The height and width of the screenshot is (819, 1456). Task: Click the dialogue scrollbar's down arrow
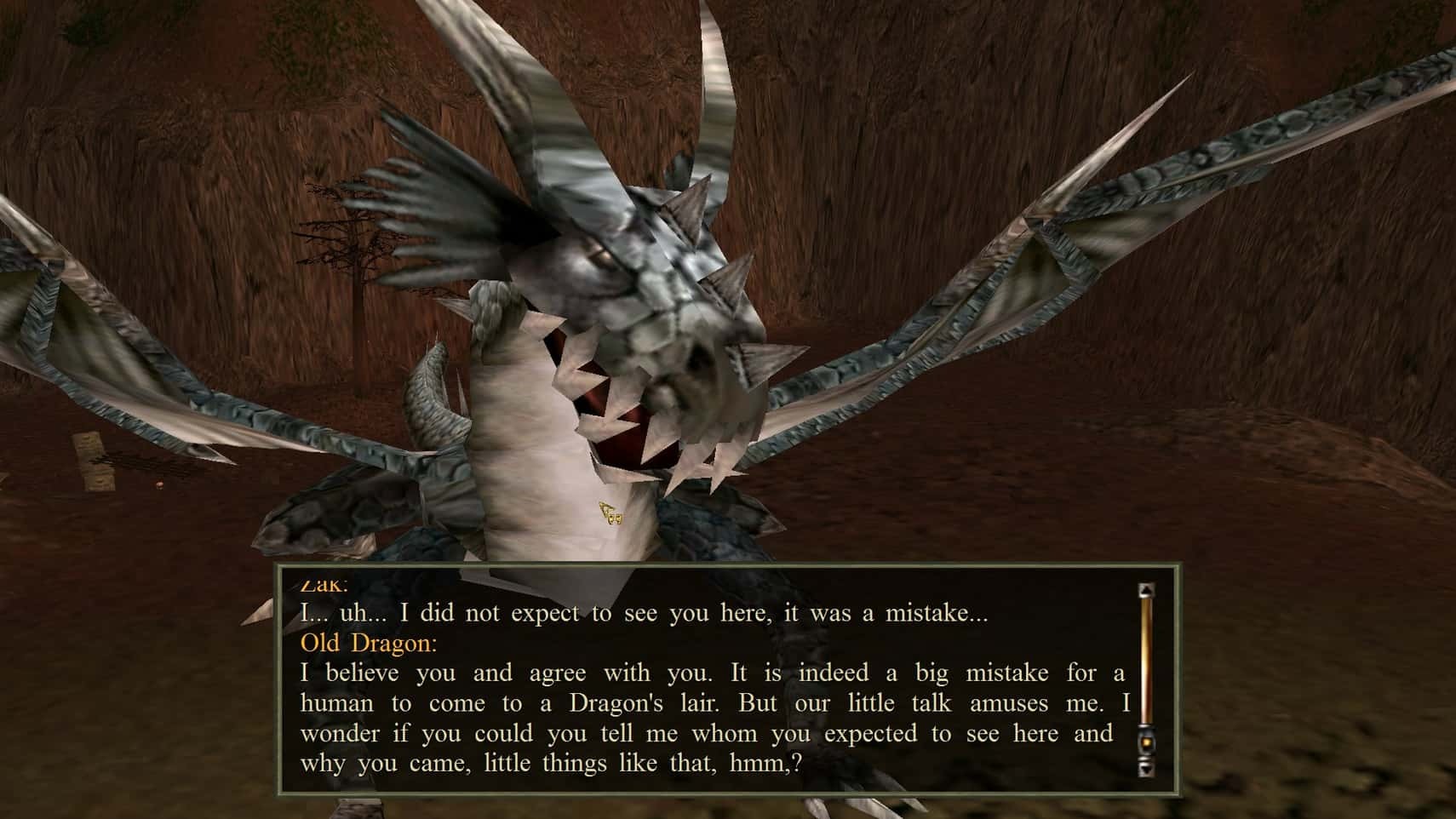(1146, 769)
